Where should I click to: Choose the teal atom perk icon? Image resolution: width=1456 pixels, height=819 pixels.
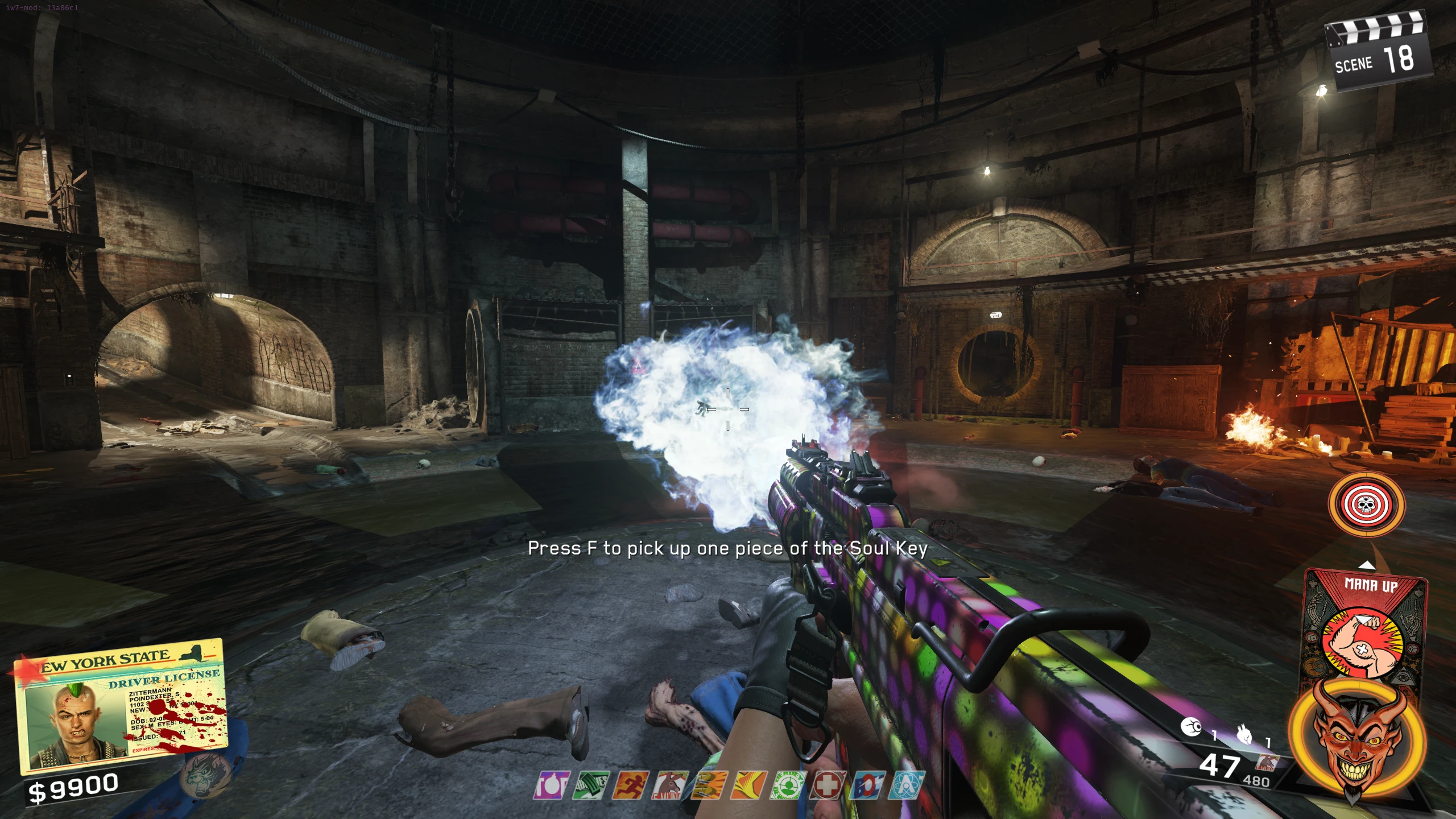coord(907,785)
